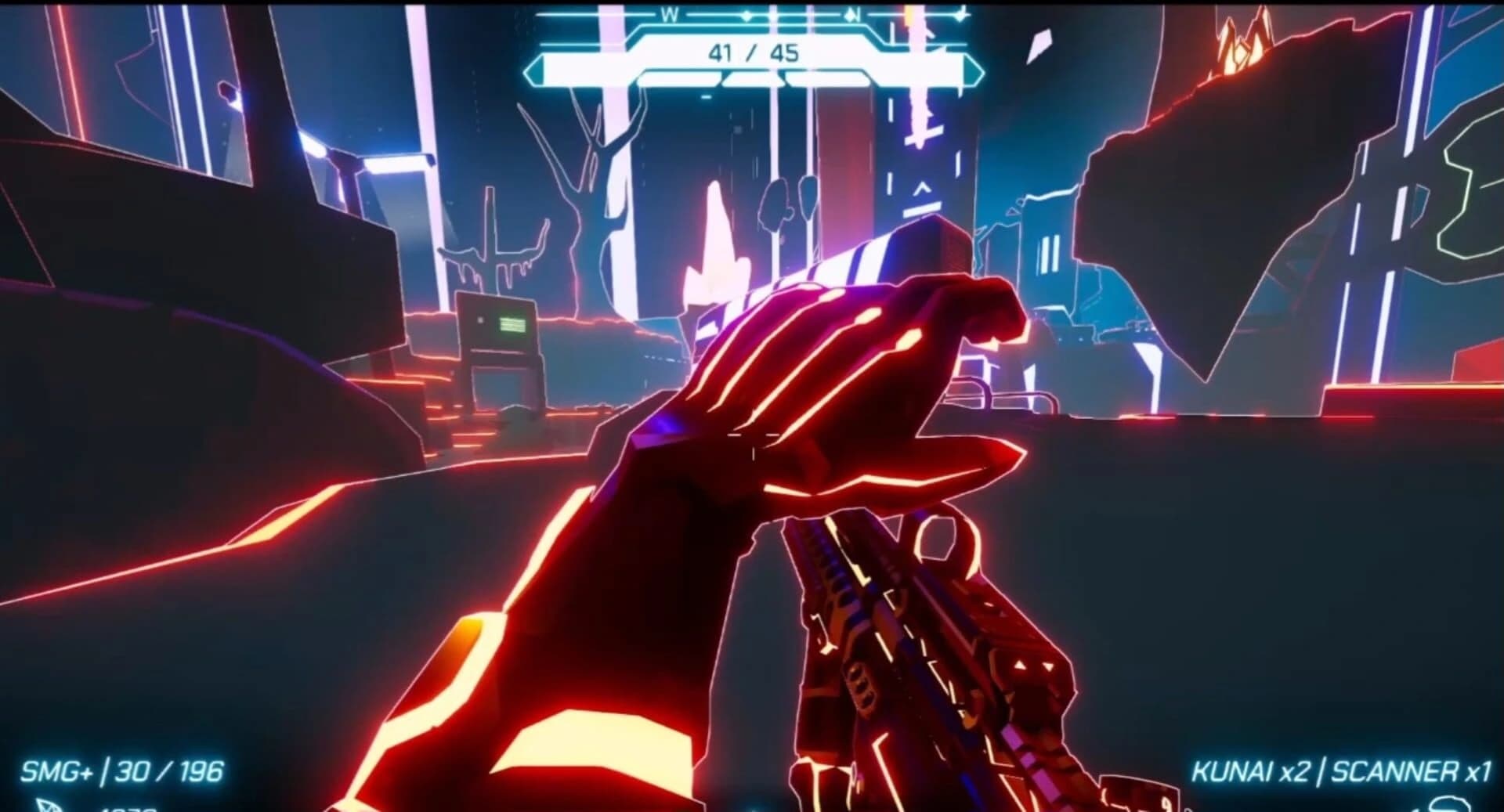Viewport: 1504px width, 812px height.
Task: Click the diamond waypoint marker on compass
Action: click(x=748, y=16)
